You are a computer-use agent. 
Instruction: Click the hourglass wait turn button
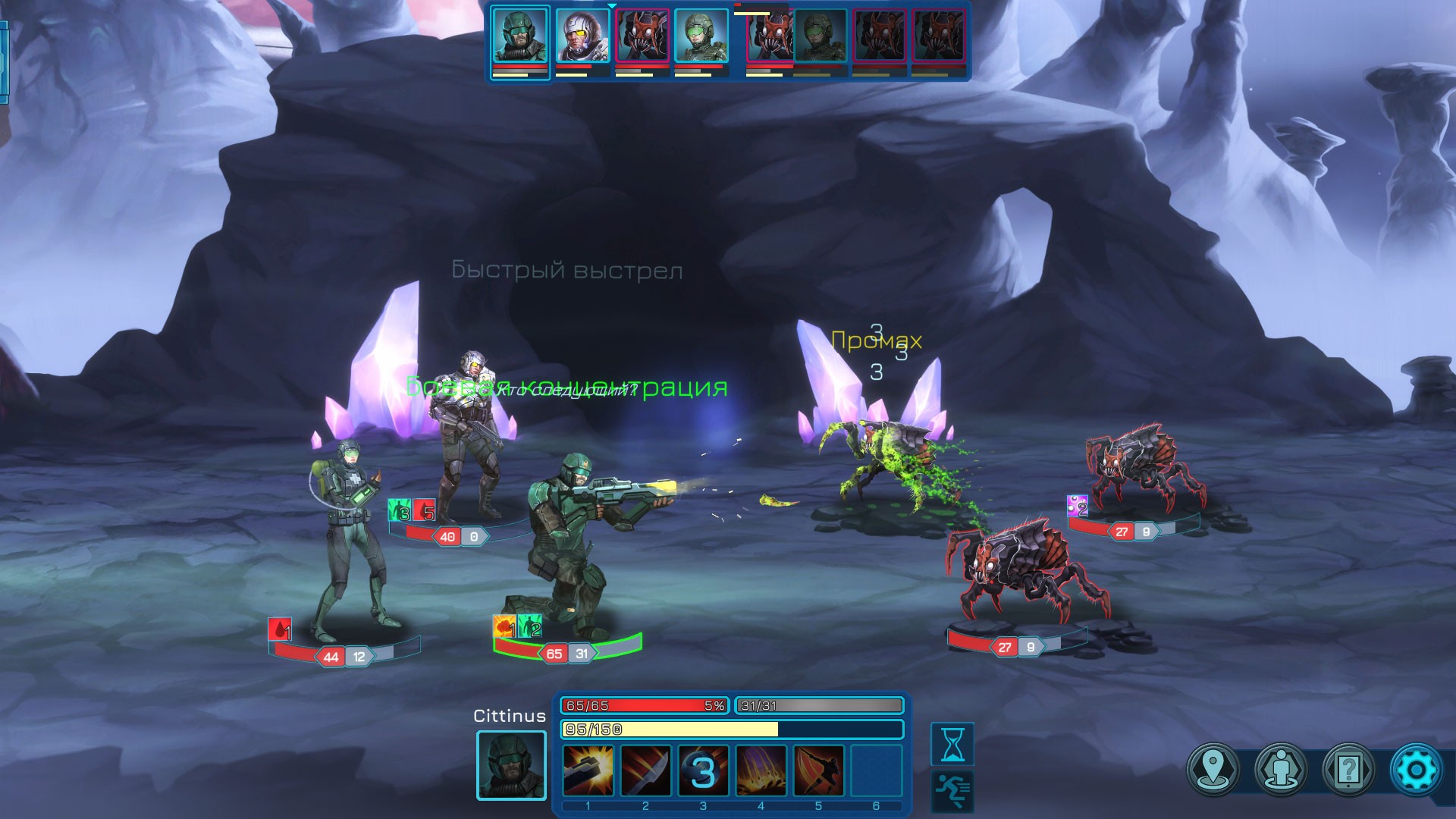point(952,744)
